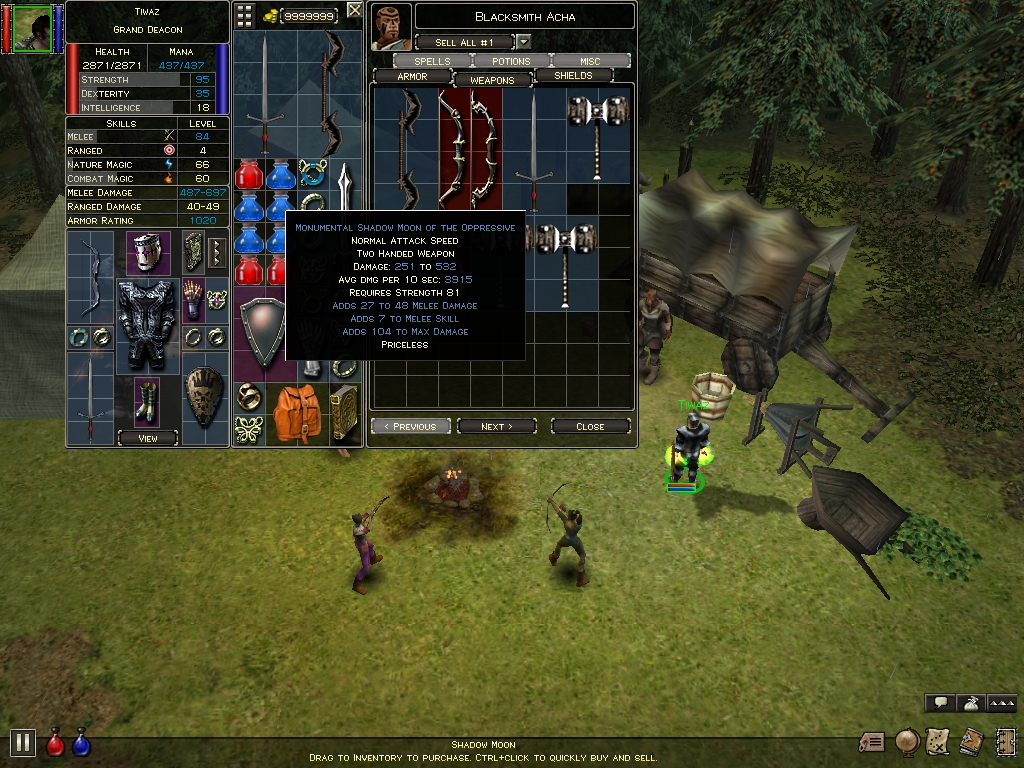The height and width of the screenshot is (768, 1024).
Task: Close the blacksmith shop window
Action: (x=590, y=426)
